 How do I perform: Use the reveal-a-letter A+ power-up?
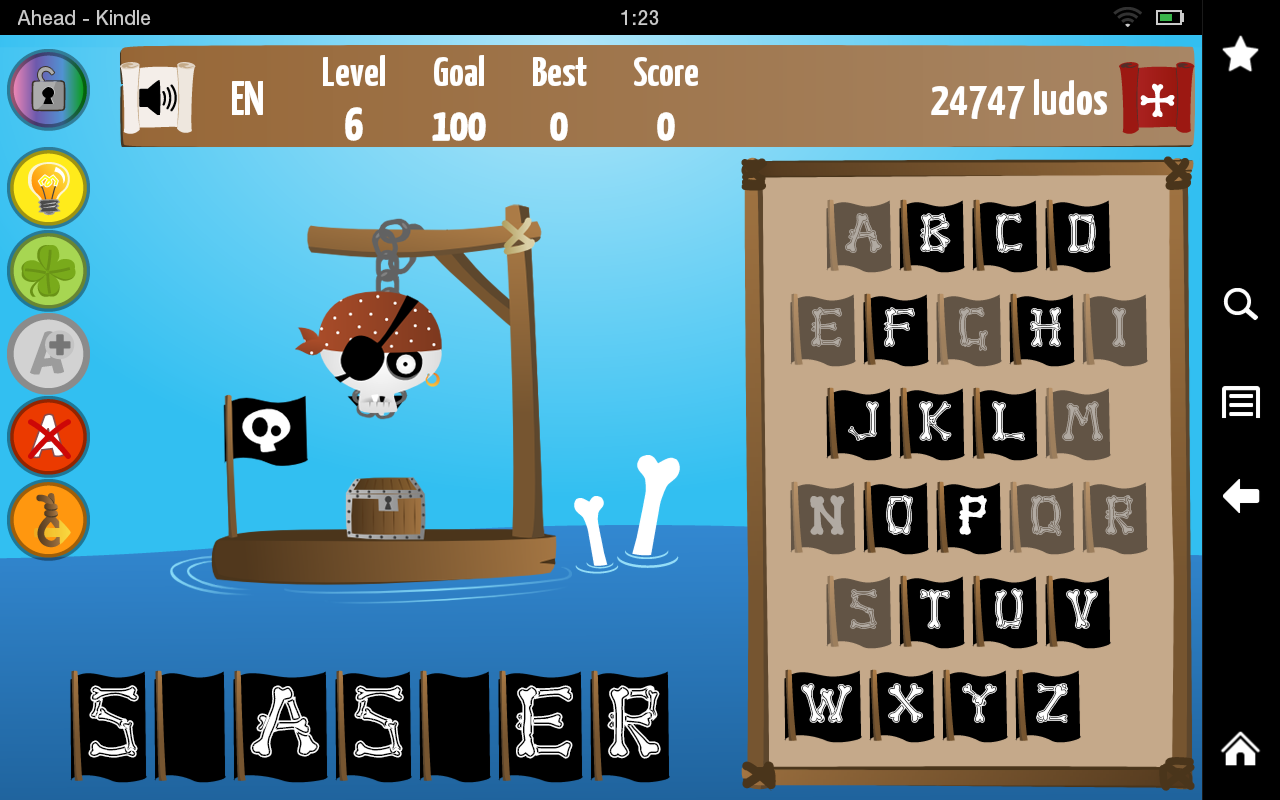tap(48, 353)
